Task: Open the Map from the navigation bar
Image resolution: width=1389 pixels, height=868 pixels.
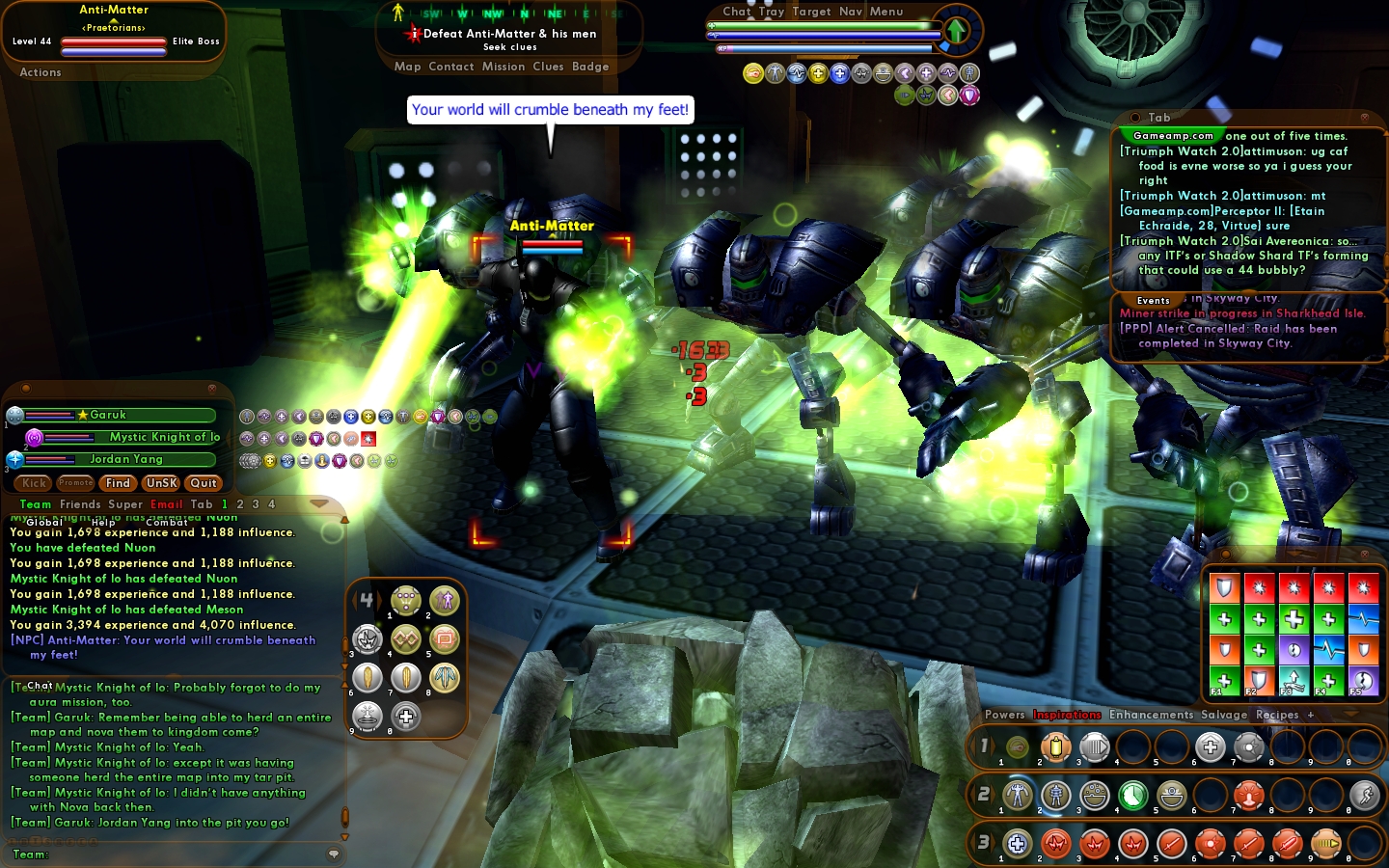Action: 407,67
